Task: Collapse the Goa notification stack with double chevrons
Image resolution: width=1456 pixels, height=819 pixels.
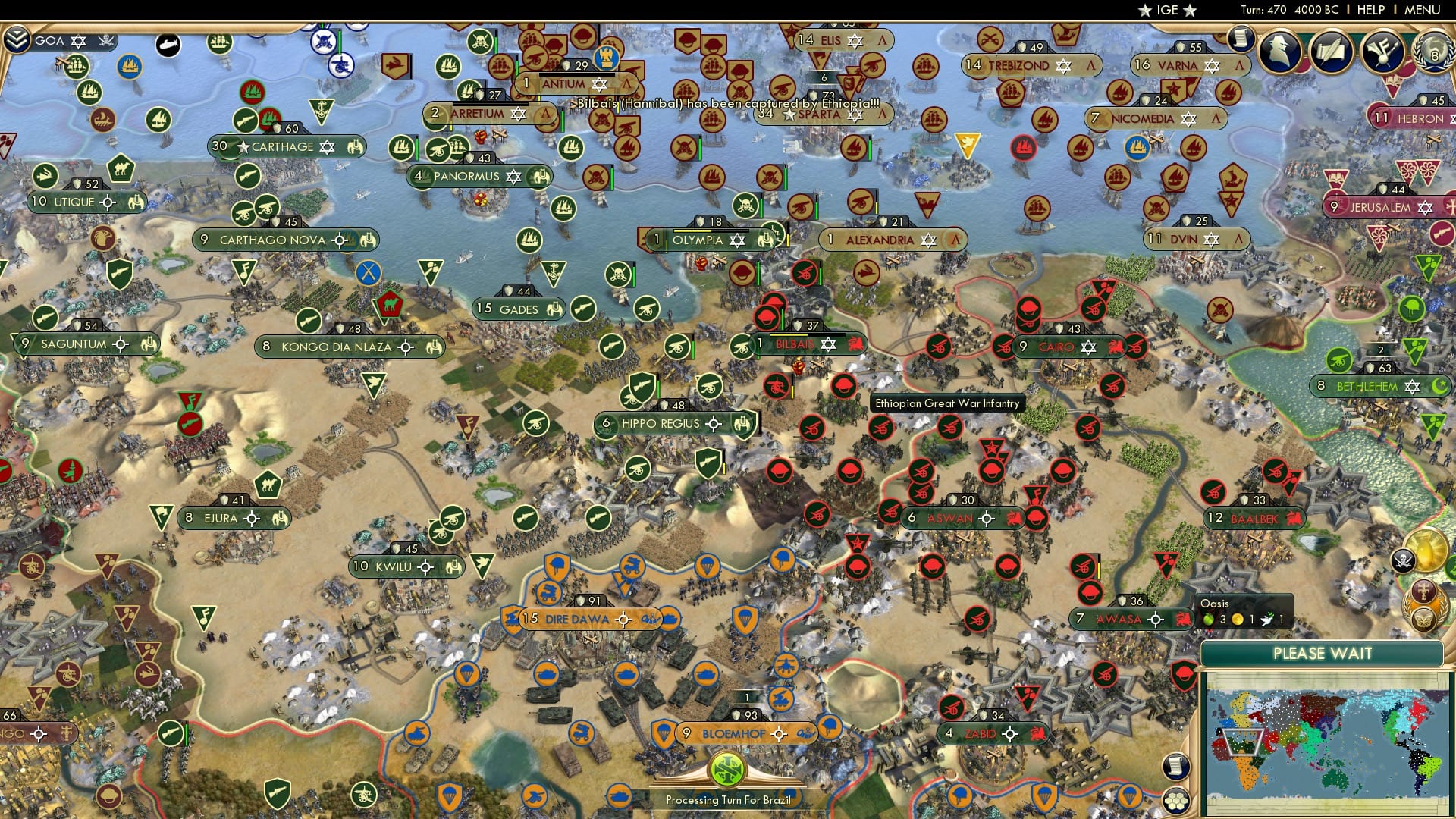Action: coord(17,39)
